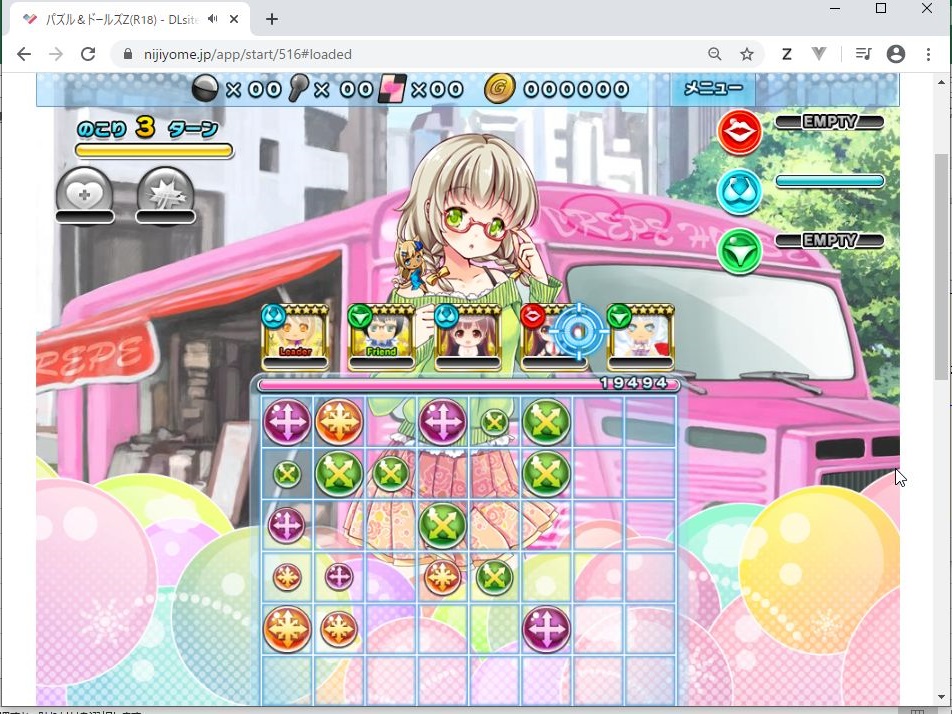This screenshot has width=952, height=714.
Task: Select the Friend character portrait
Action: pyautogui.click(x=381, y=336)
